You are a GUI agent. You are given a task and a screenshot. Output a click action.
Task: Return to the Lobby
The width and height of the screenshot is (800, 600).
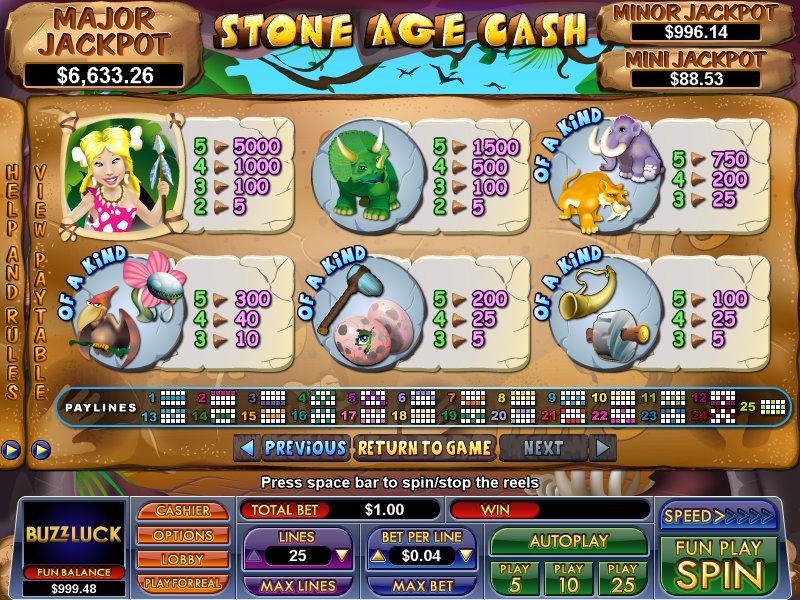(182, 559)
